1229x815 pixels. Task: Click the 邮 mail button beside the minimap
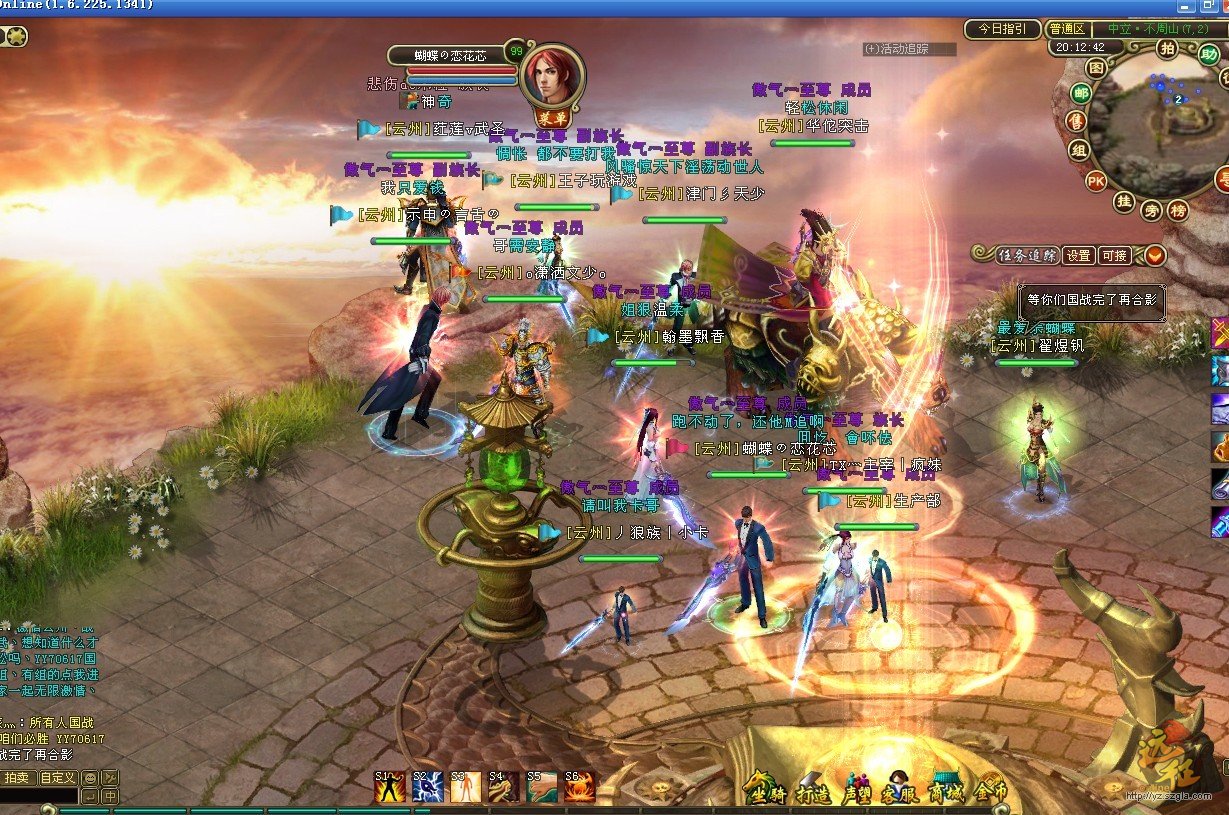[1079, 94]
